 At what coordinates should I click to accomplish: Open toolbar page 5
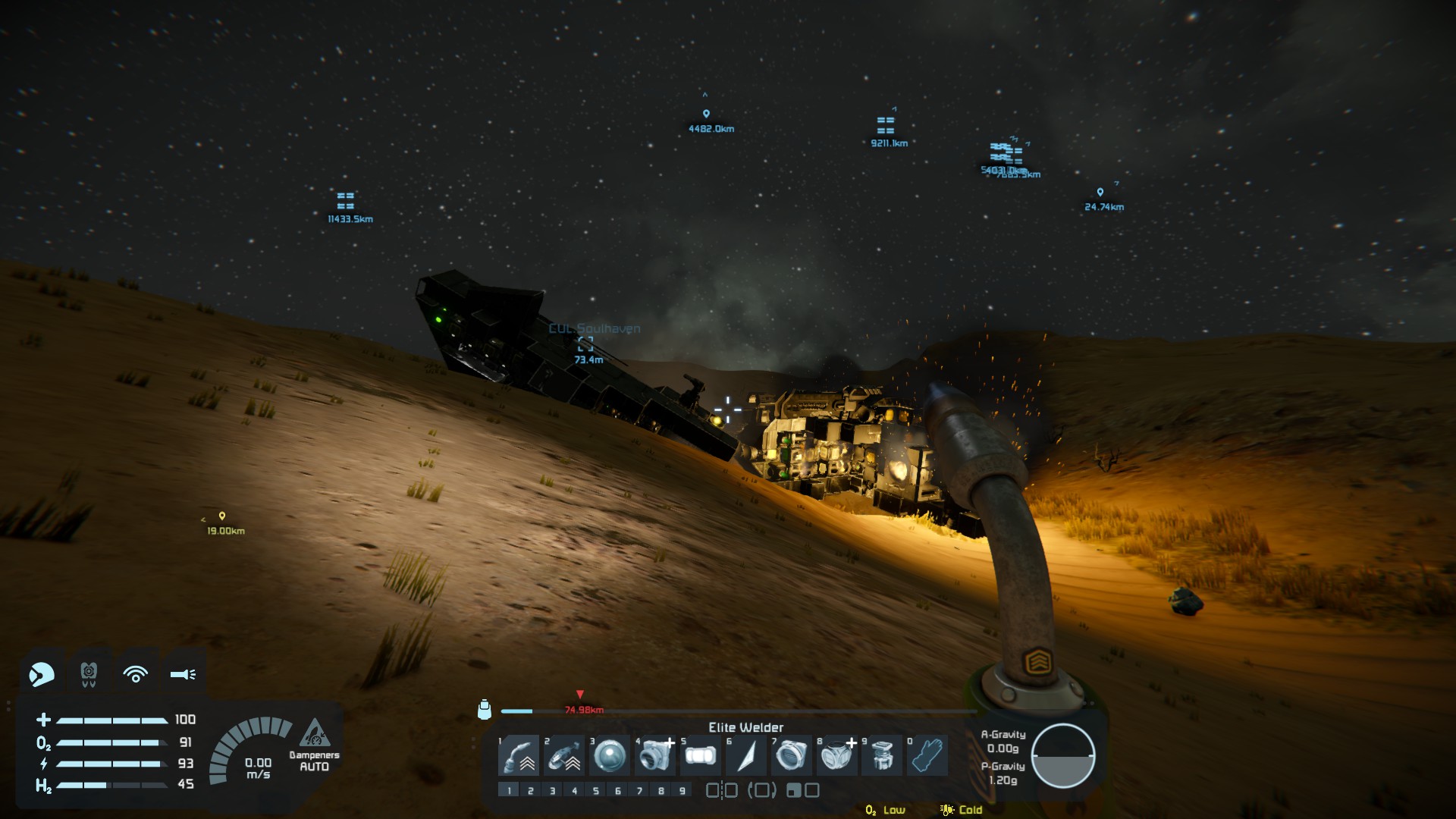tap(596, 790)
